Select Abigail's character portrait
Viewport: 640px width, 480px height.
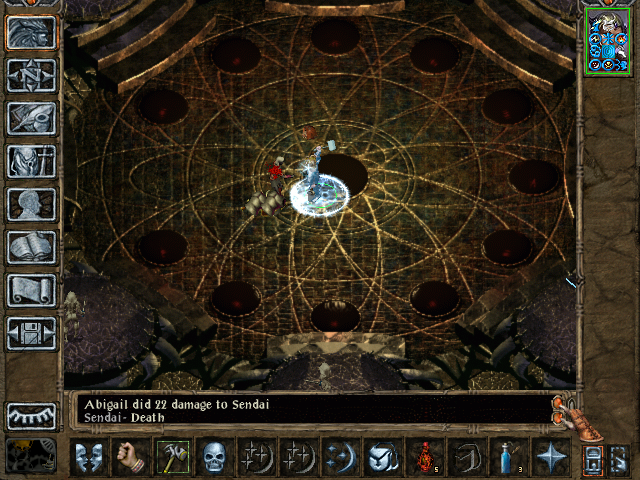[x=608, y=40]
